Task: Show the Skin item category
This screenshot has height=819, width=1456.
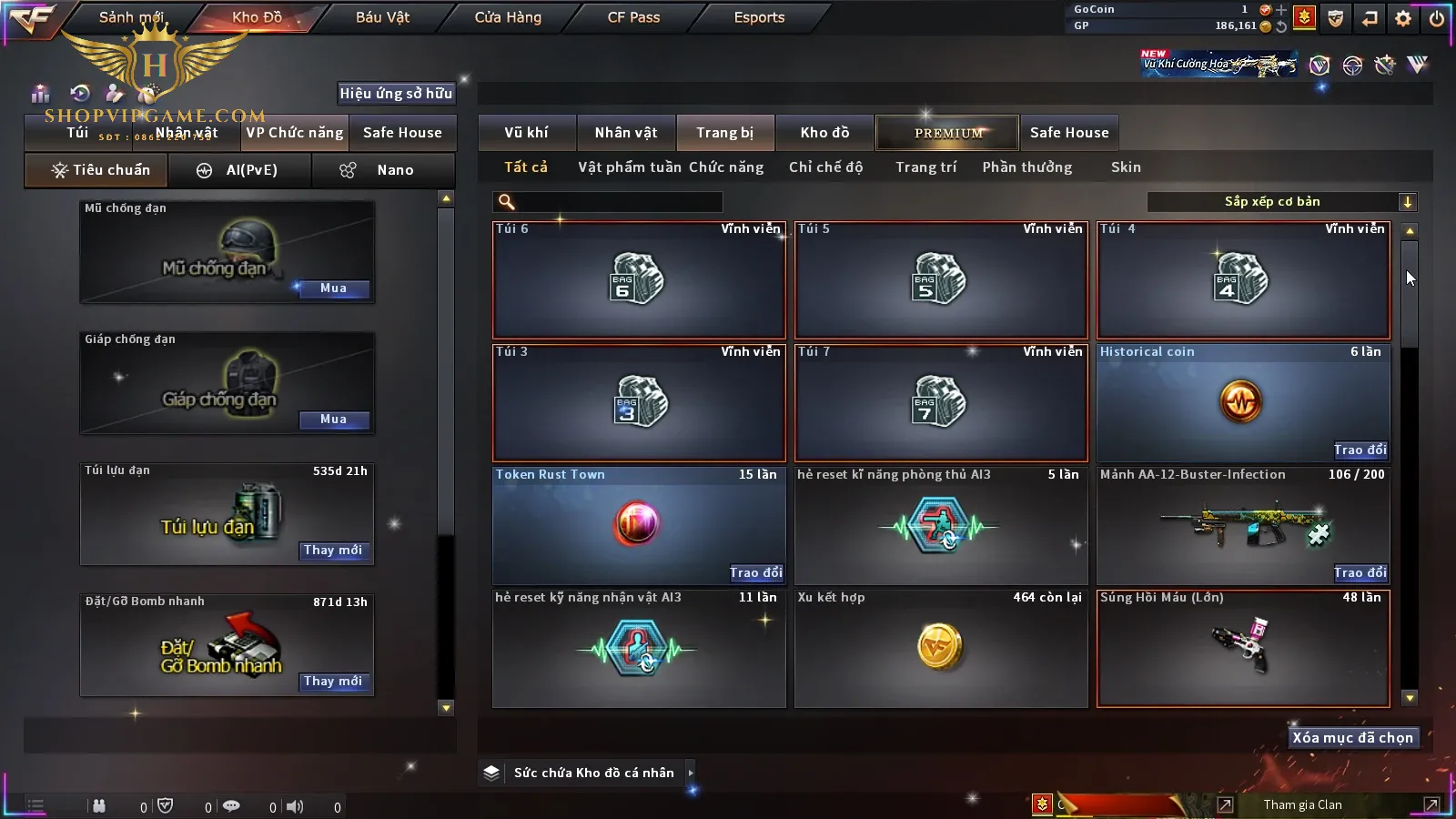Action: 1126,167
